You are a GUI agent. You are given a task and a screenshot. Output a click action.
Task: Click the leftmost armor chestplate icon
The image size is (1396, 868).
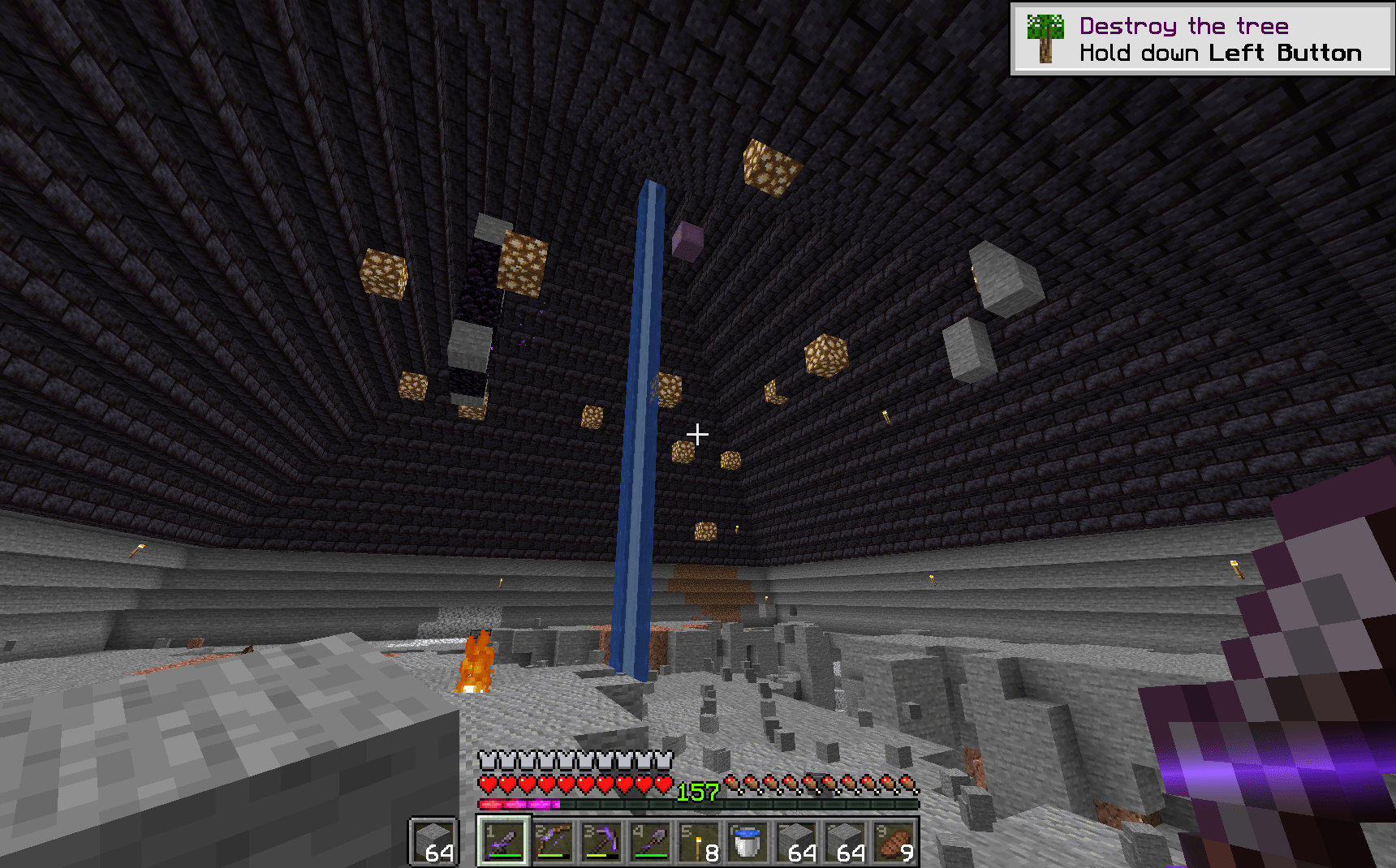click(x=487, y=760)
